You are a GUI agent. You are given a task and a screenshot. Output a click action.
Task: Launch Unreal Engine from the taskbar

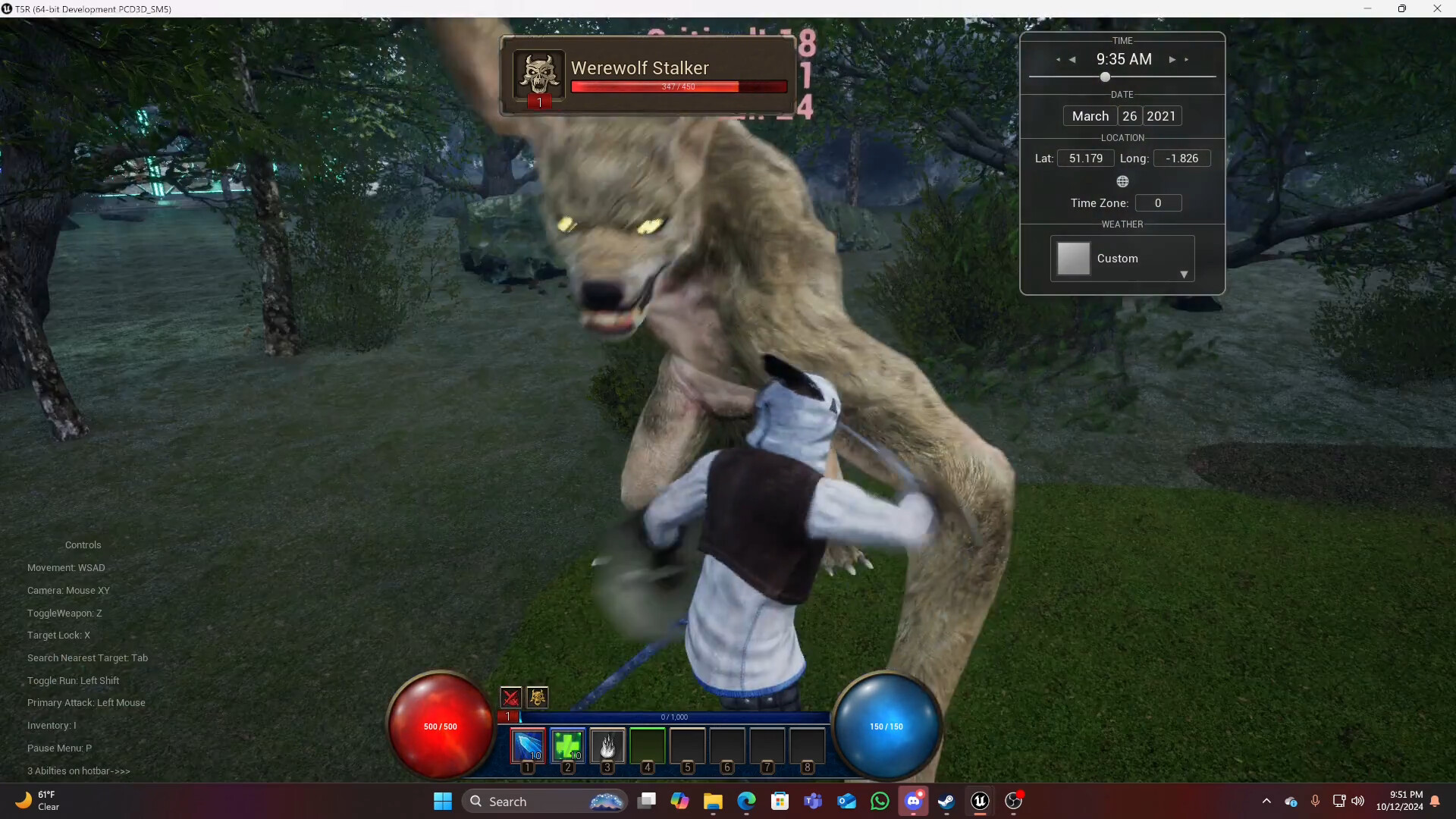(980, 801)
